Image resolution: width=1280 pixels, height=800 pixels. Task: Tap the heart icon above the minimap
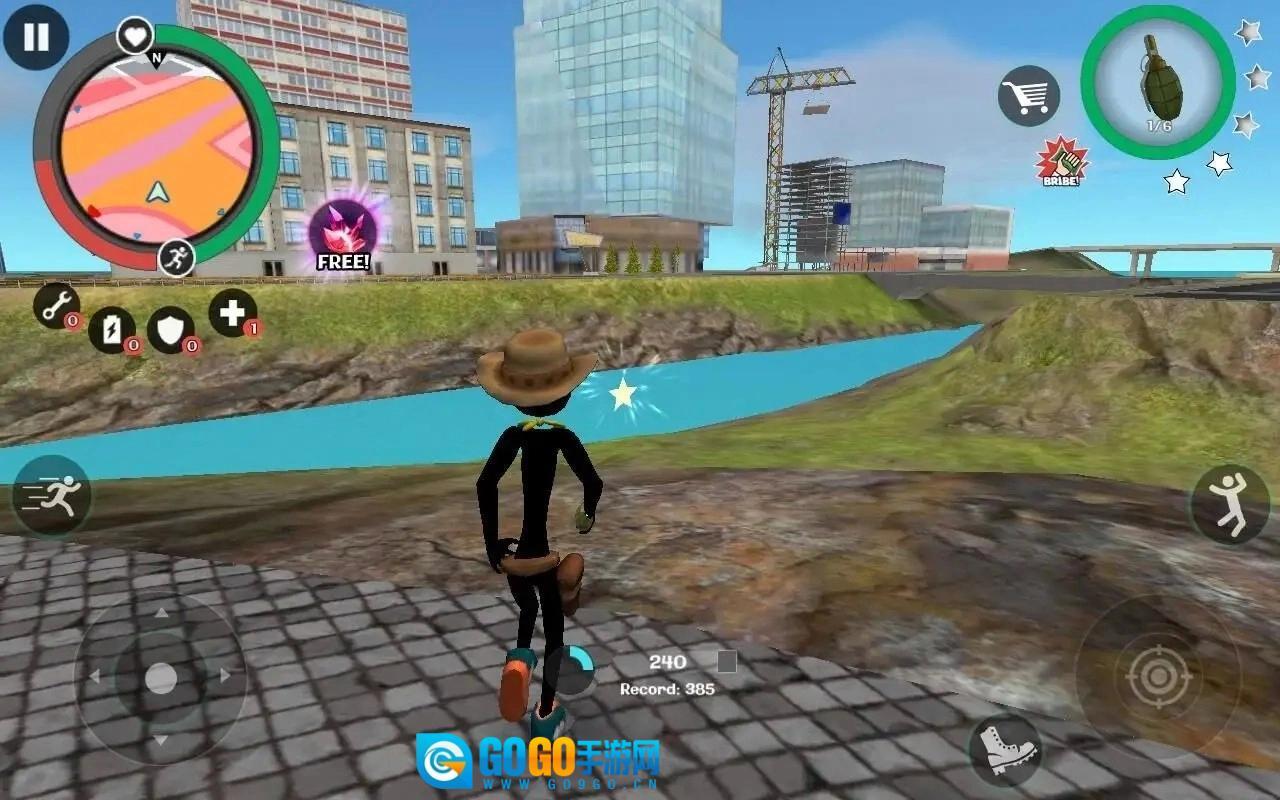click(x=135, y=36)
